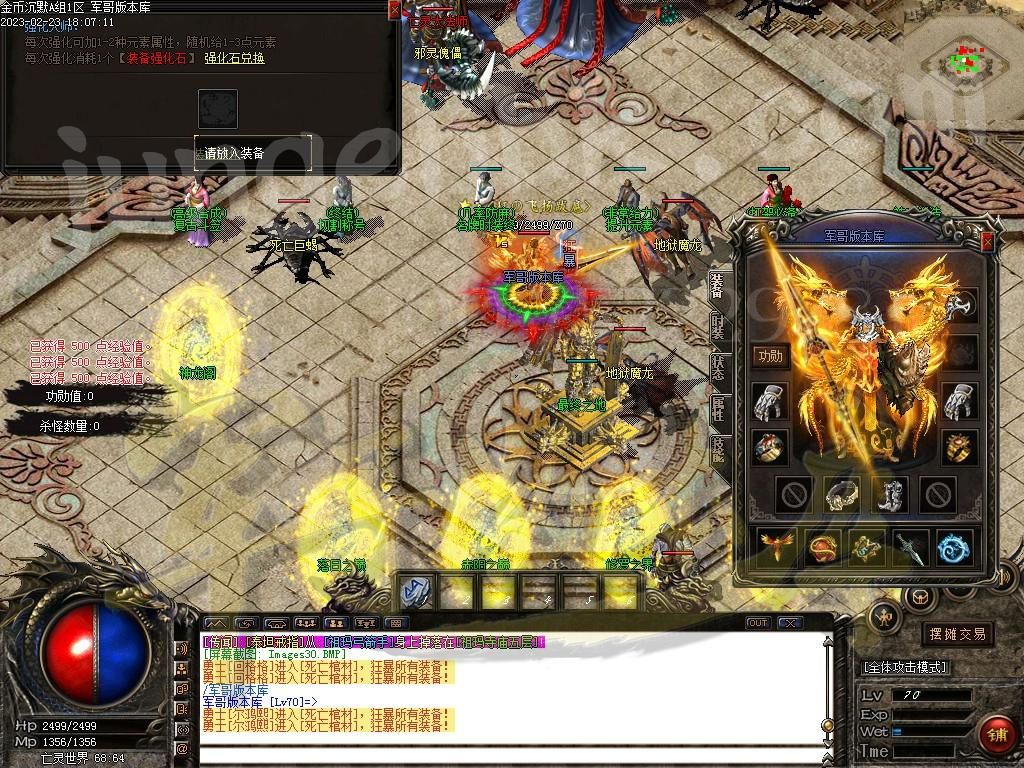Click the 请放入装备 button
1024x768 pixels.
[252, 153]
